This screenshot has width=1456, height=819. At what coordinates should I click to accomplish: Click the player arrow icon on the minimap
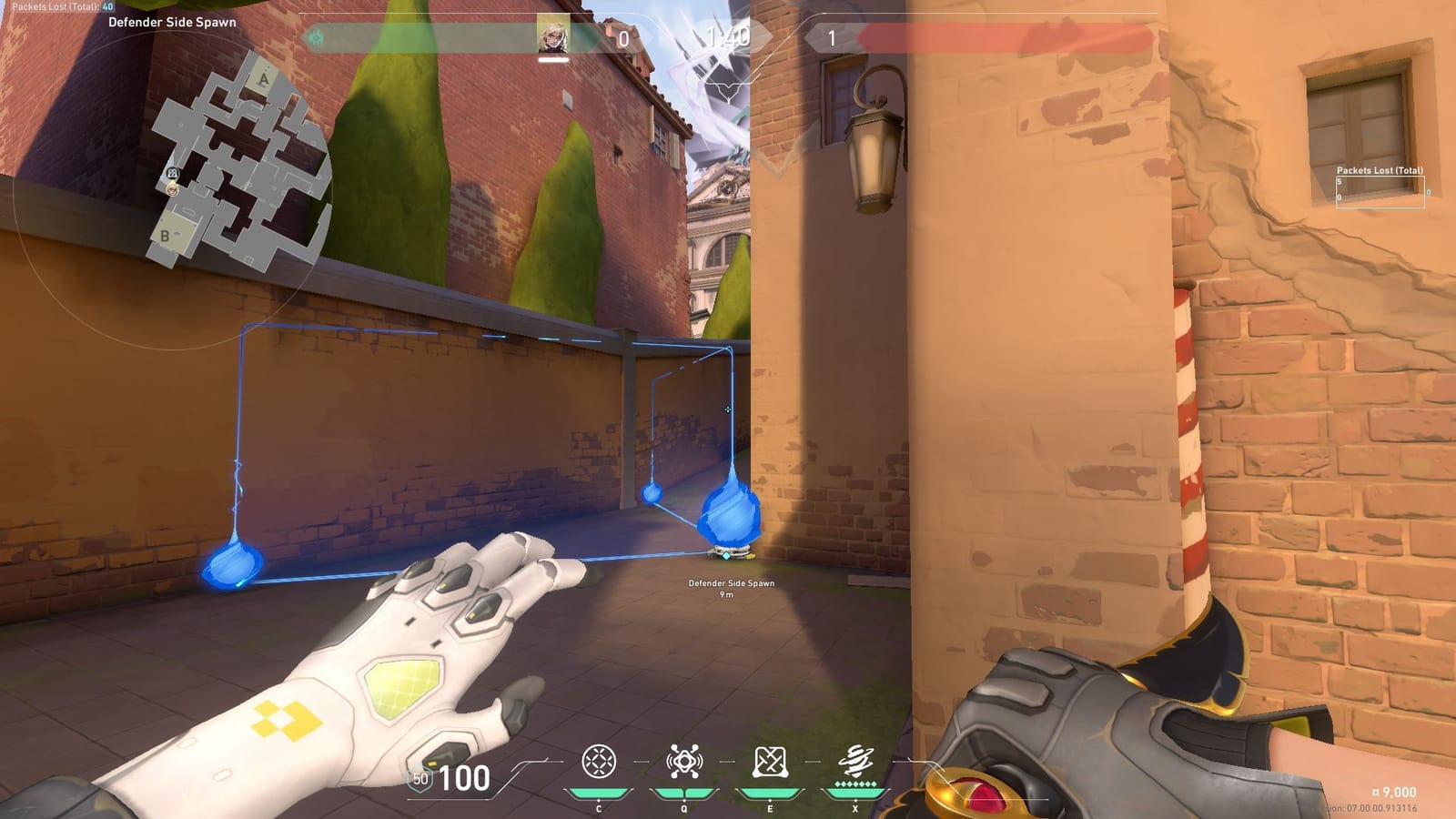coord(172,188)
